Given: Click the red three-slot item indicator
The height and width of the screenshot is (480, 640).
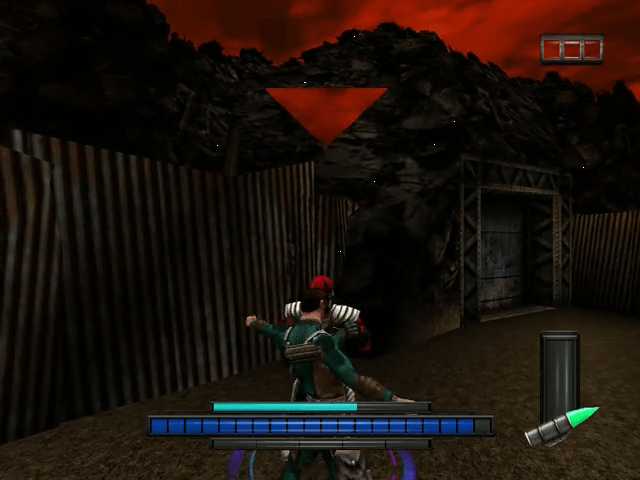Looking at the screenshot, I should [x=572, y=49].
